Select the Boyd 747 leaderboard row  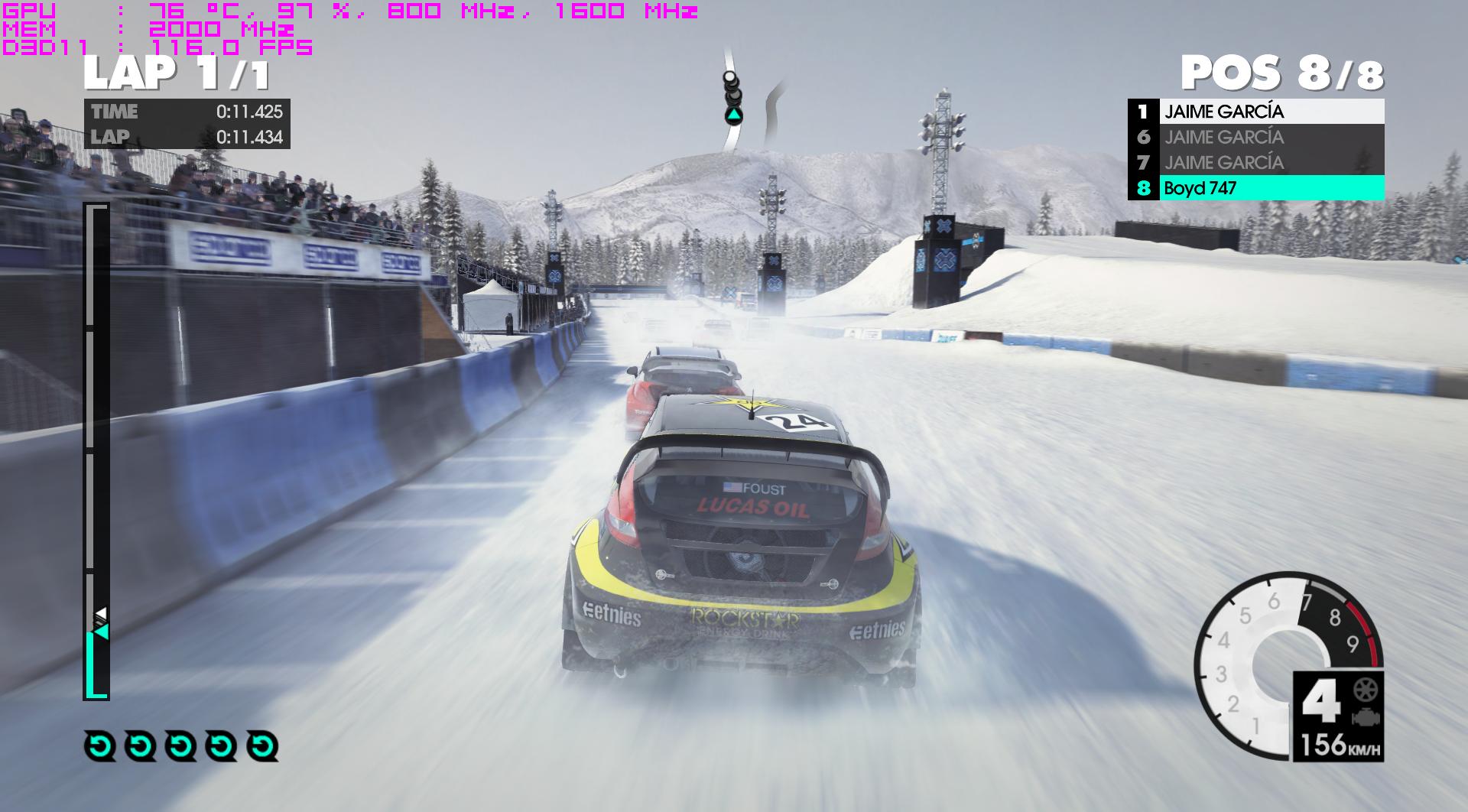tap(1255, 188)
